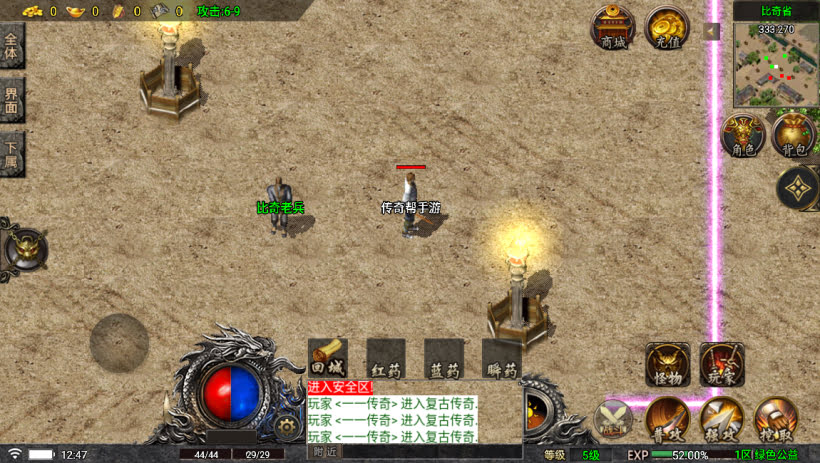Open settings with the gear icon

(x=288, y=426)
